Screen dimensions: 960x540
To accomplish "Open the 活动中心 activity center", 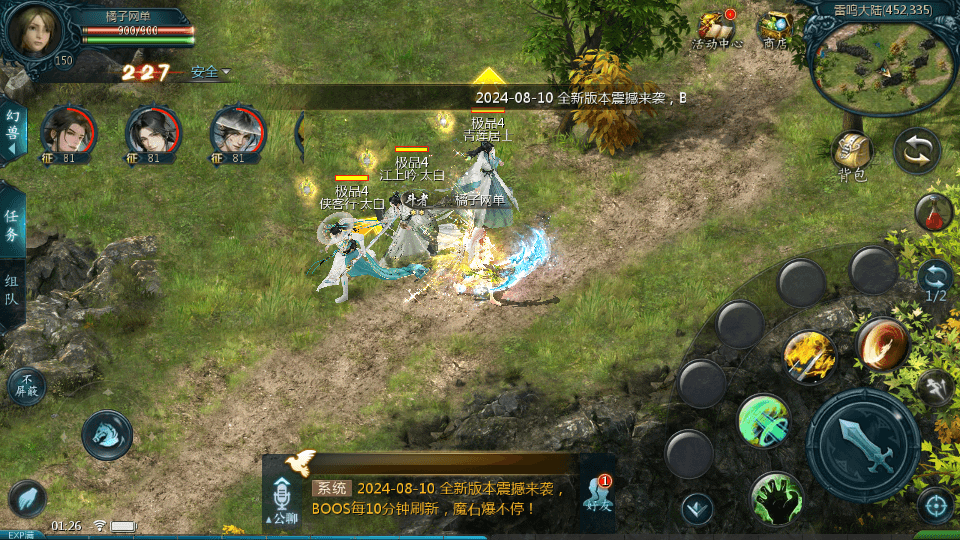I will coord(716,29).
